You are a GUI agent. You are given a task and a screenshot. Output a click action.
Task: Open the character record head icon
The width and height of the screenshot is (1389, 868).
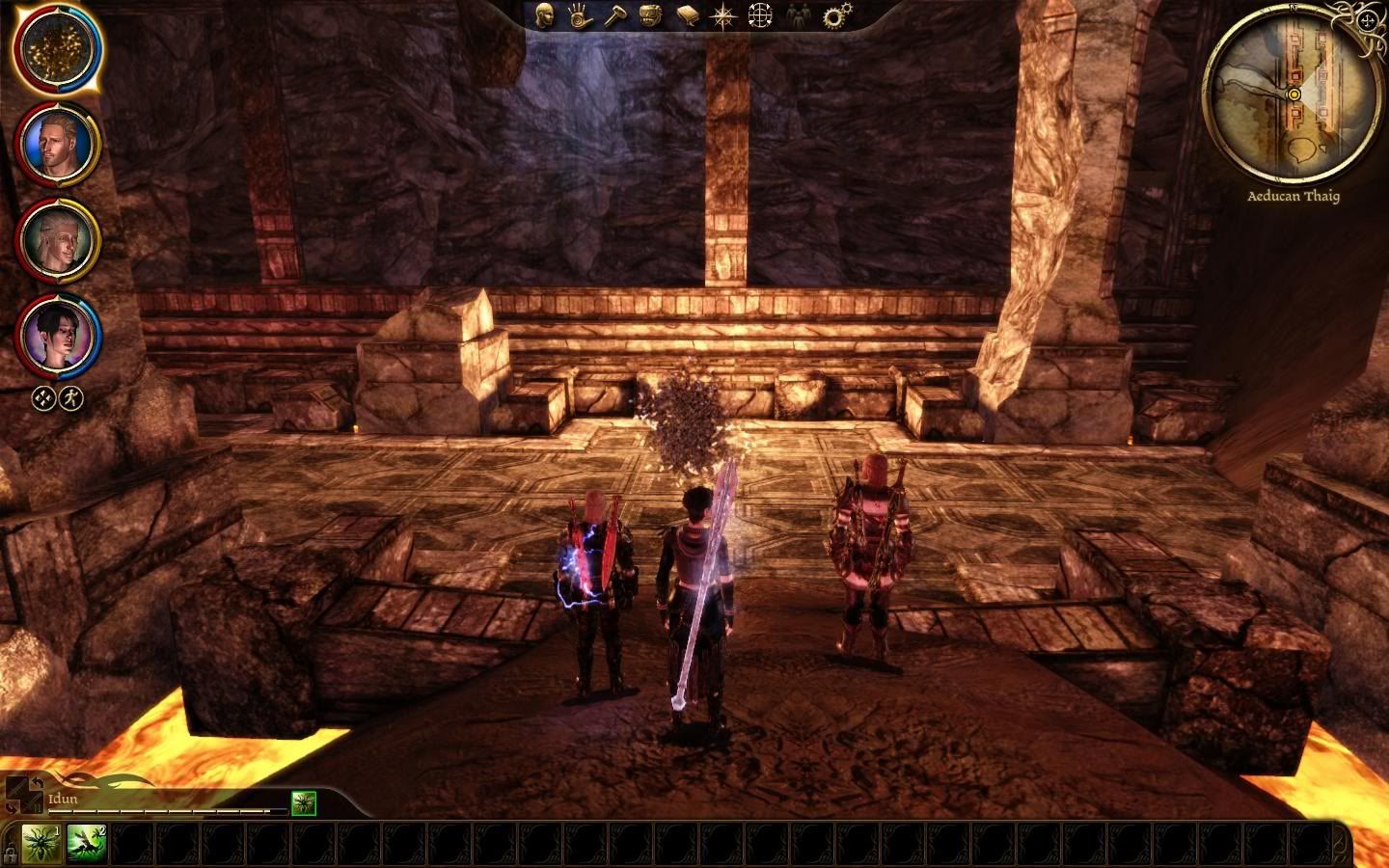coord(546,16)
